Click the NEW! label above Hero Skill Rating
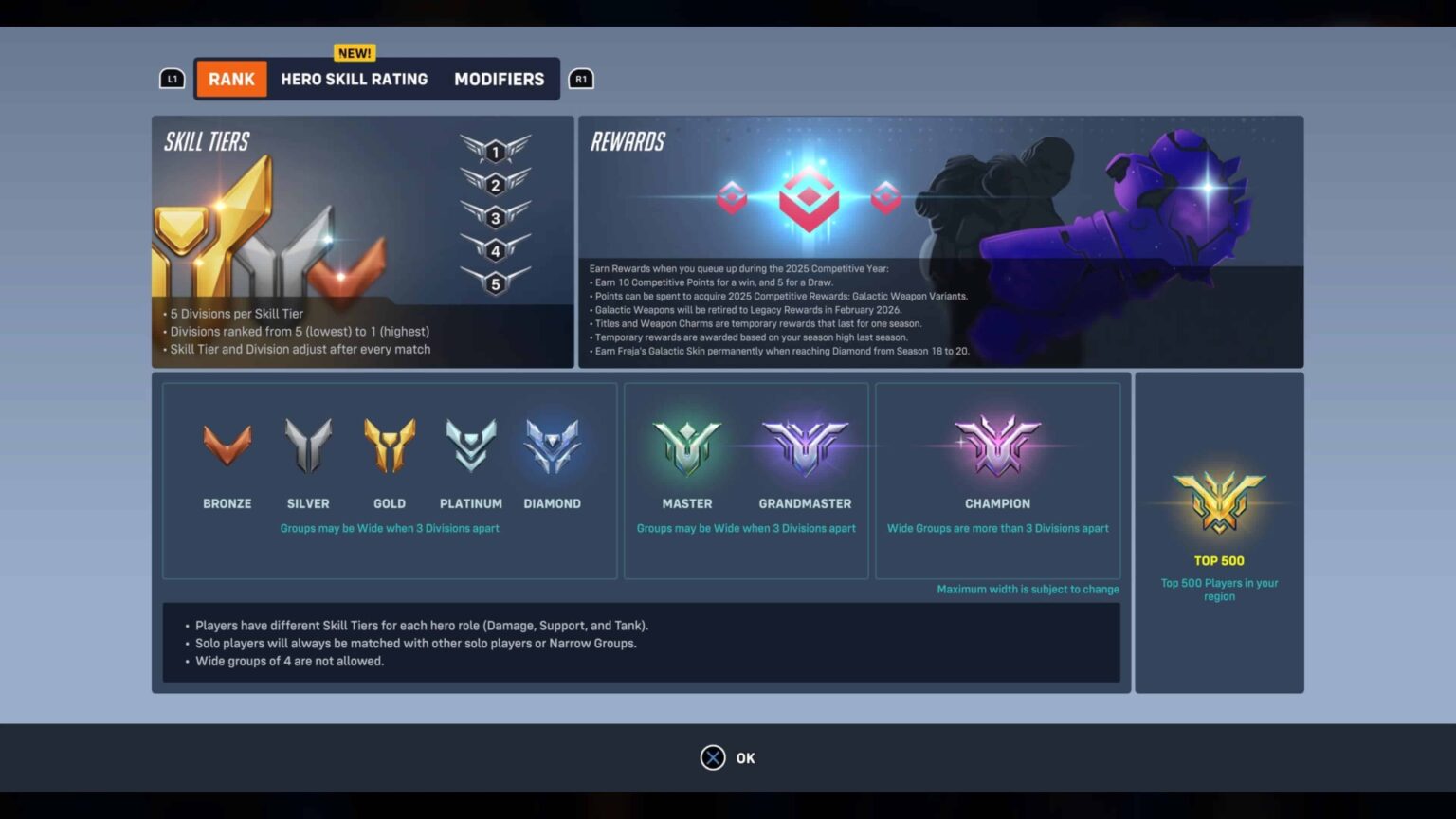Viewport: 1456px width, 819px height. click(354, 53)
